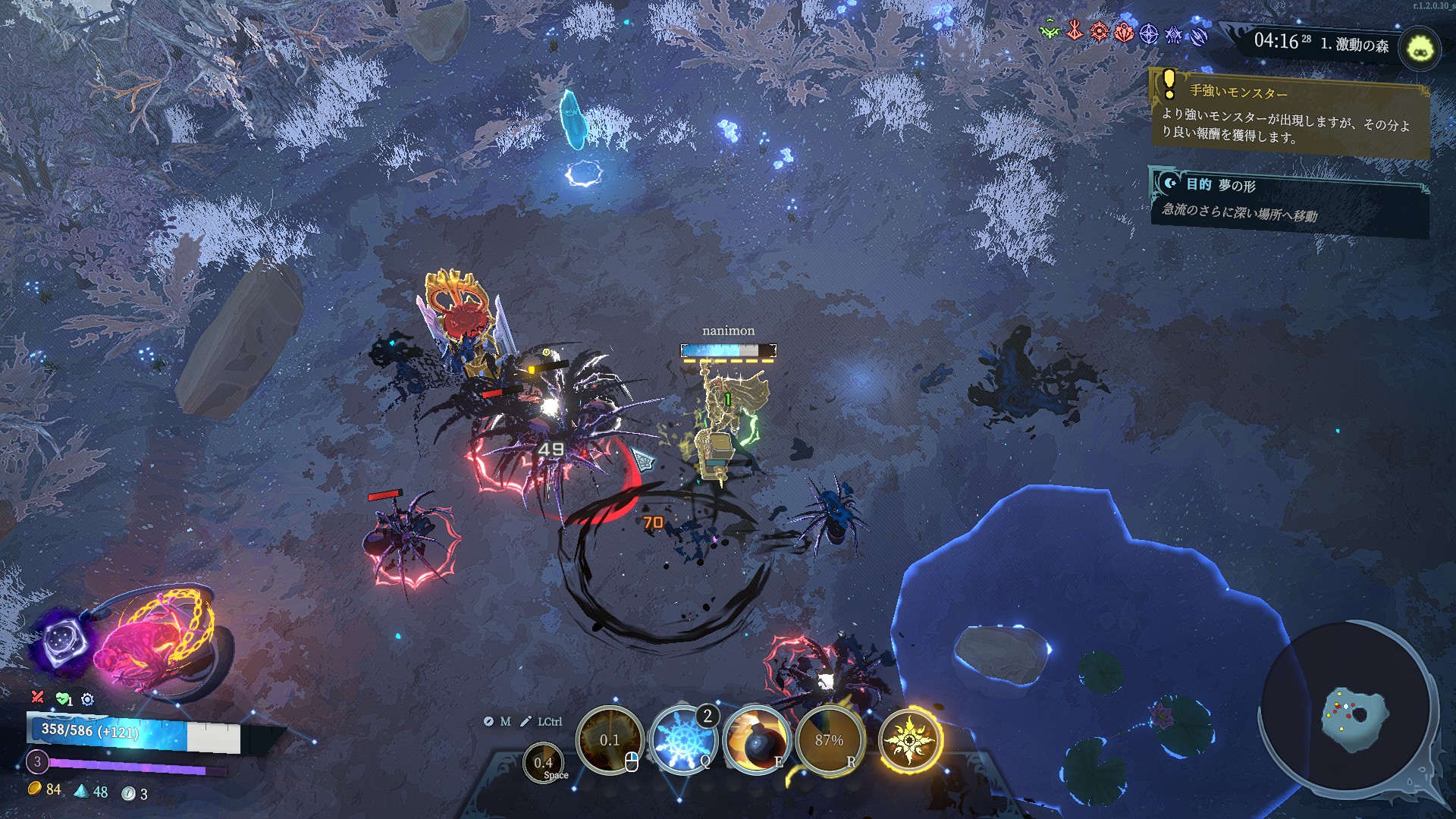Inspect the blue compass-star status icon
Screen dimensions: 1456x819
click(1149, 34)
